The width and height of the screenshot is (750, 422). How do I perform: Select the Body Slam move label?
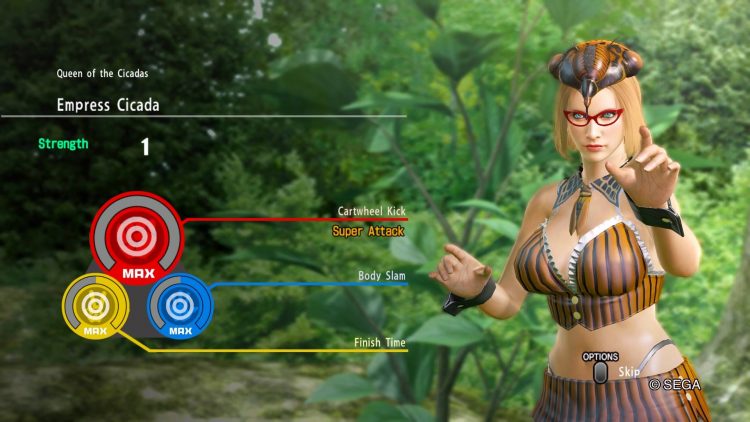click(382, 275)
